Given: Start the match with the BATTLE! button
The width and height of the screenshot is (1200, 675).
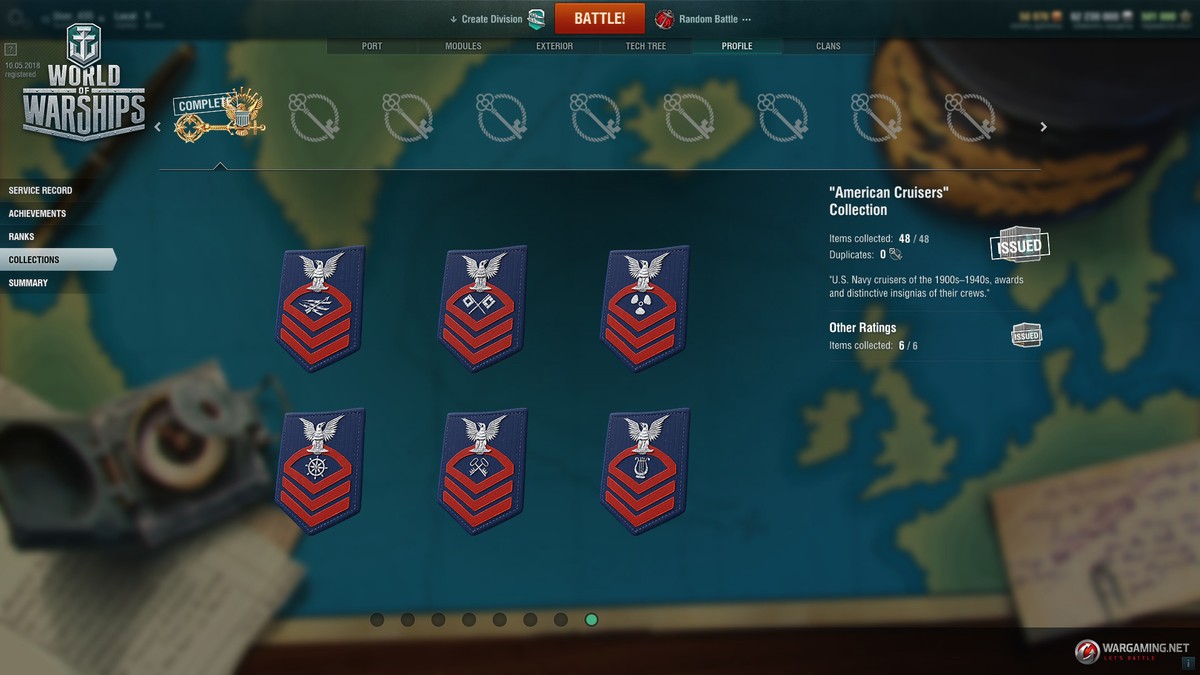Looking at the screenshot, I should click(599, 18).
